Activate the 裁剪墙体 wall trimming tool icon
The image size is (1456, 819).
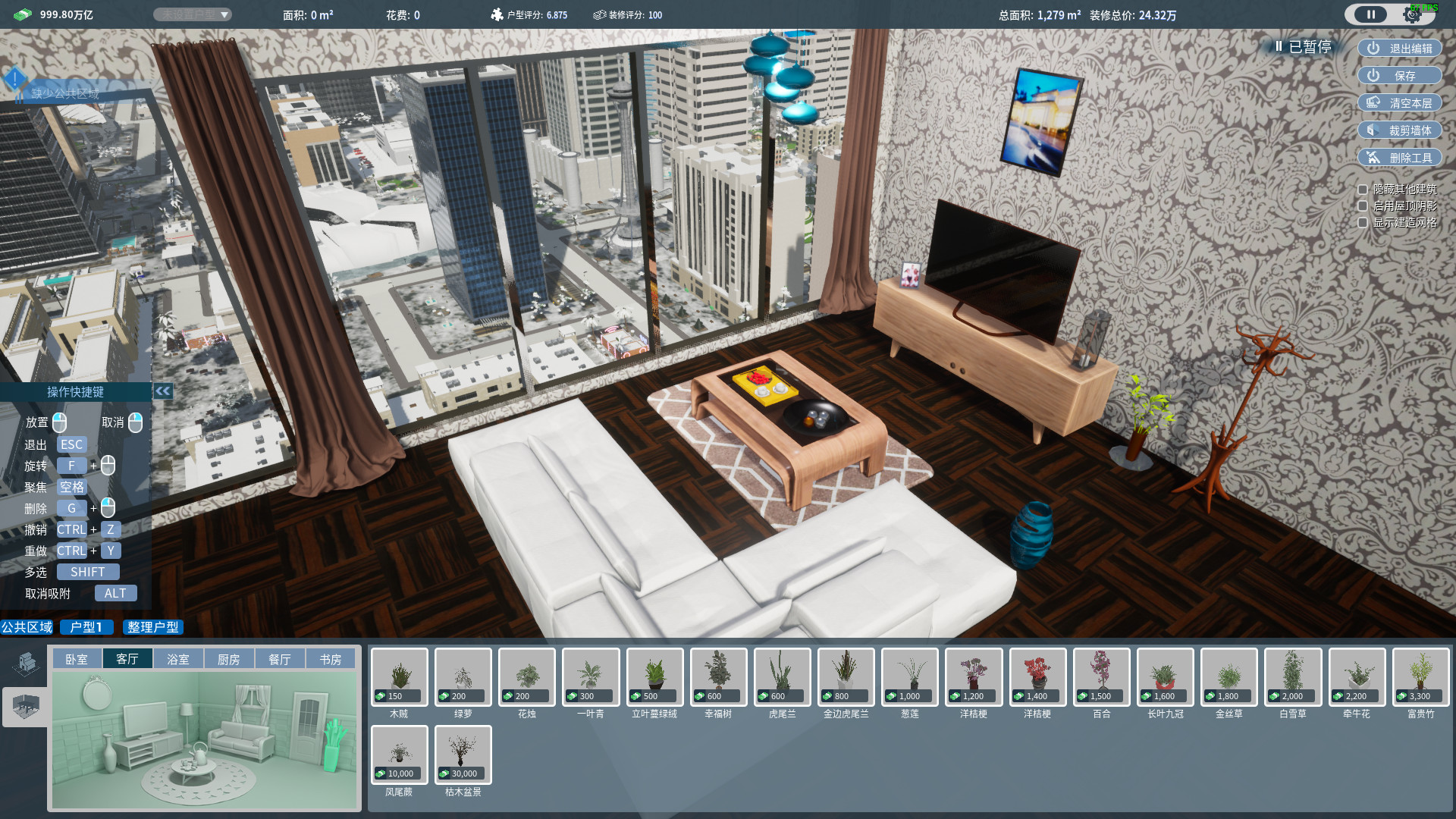pyautogui.click(x=1374, y=130)
